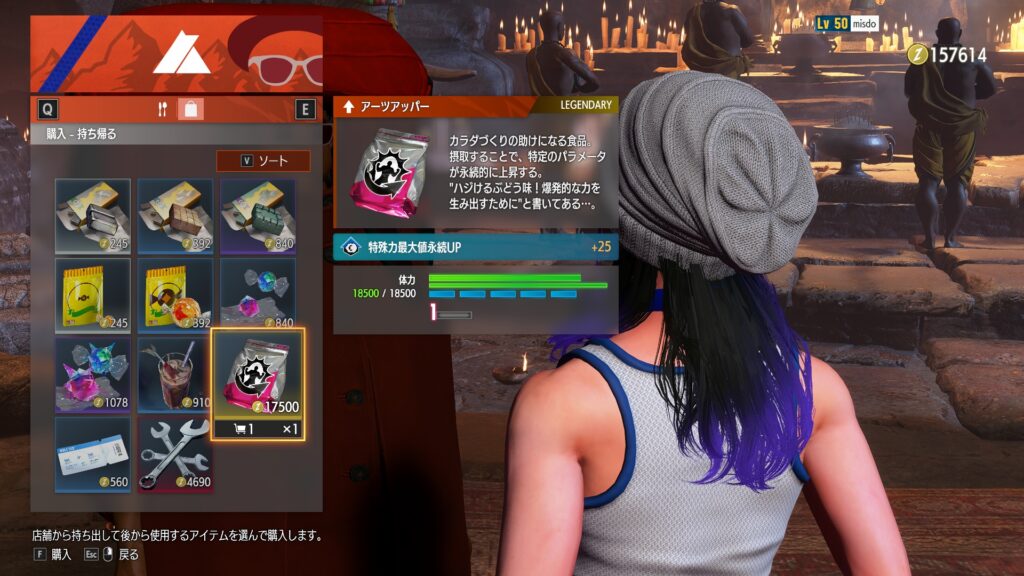The image size is (1024, 576).
Task: Switch to the fork and knife eat-in tab
Action: pyautogui.click(x=162, y=109)
